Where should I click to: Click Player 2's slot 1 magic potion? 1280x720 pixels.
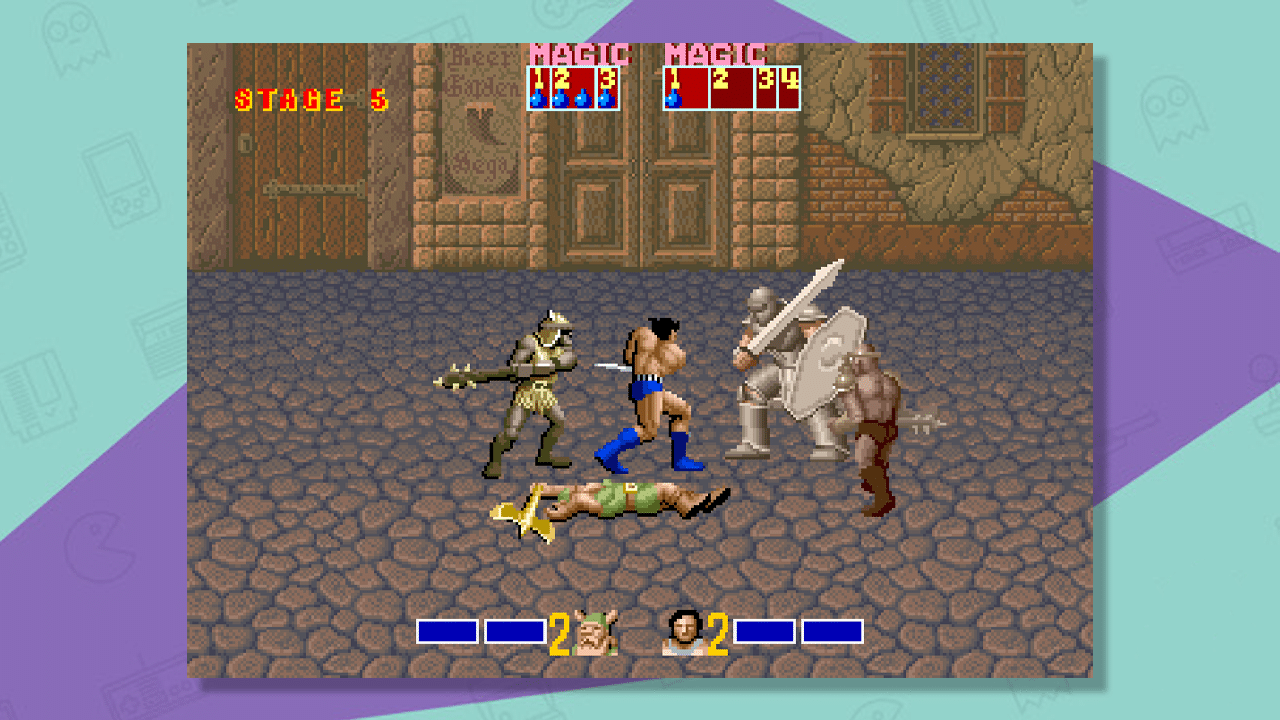pyautogui.click(x=672, y=100)
